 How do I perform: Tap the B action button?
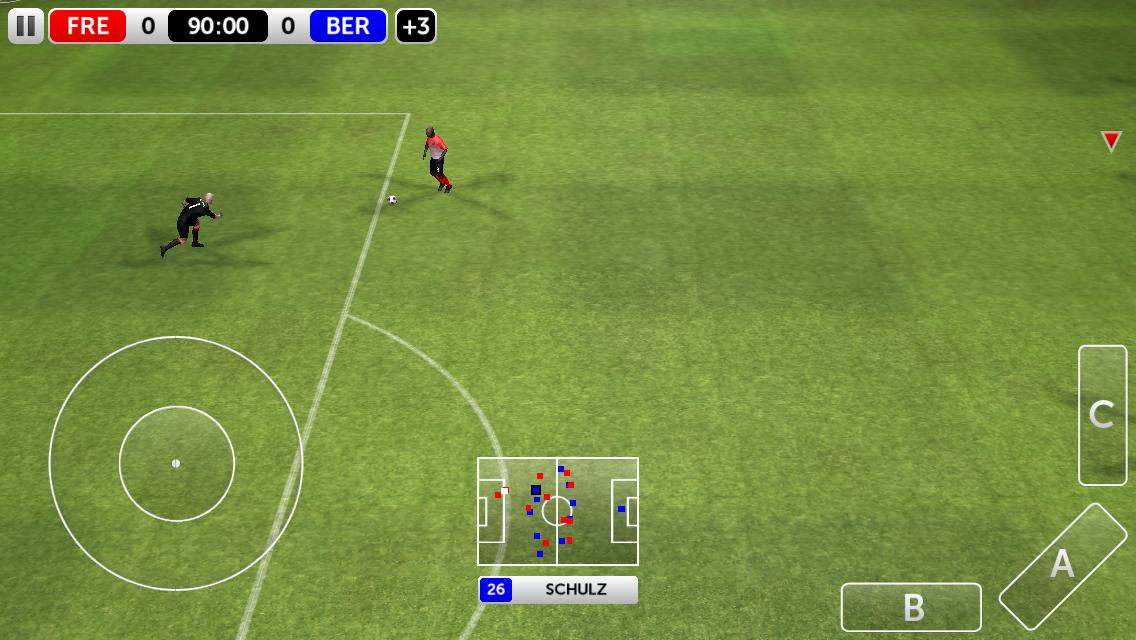911,607
